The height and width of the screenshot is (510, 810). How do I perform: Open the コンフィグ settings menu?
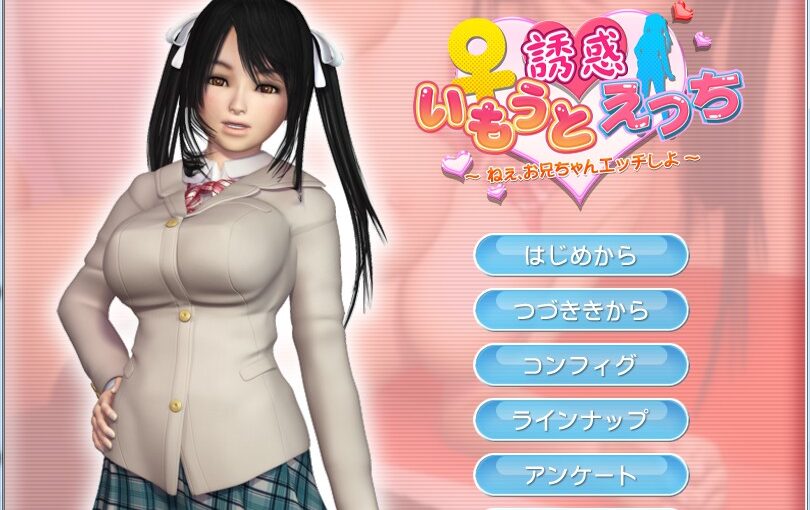(580, 365)
